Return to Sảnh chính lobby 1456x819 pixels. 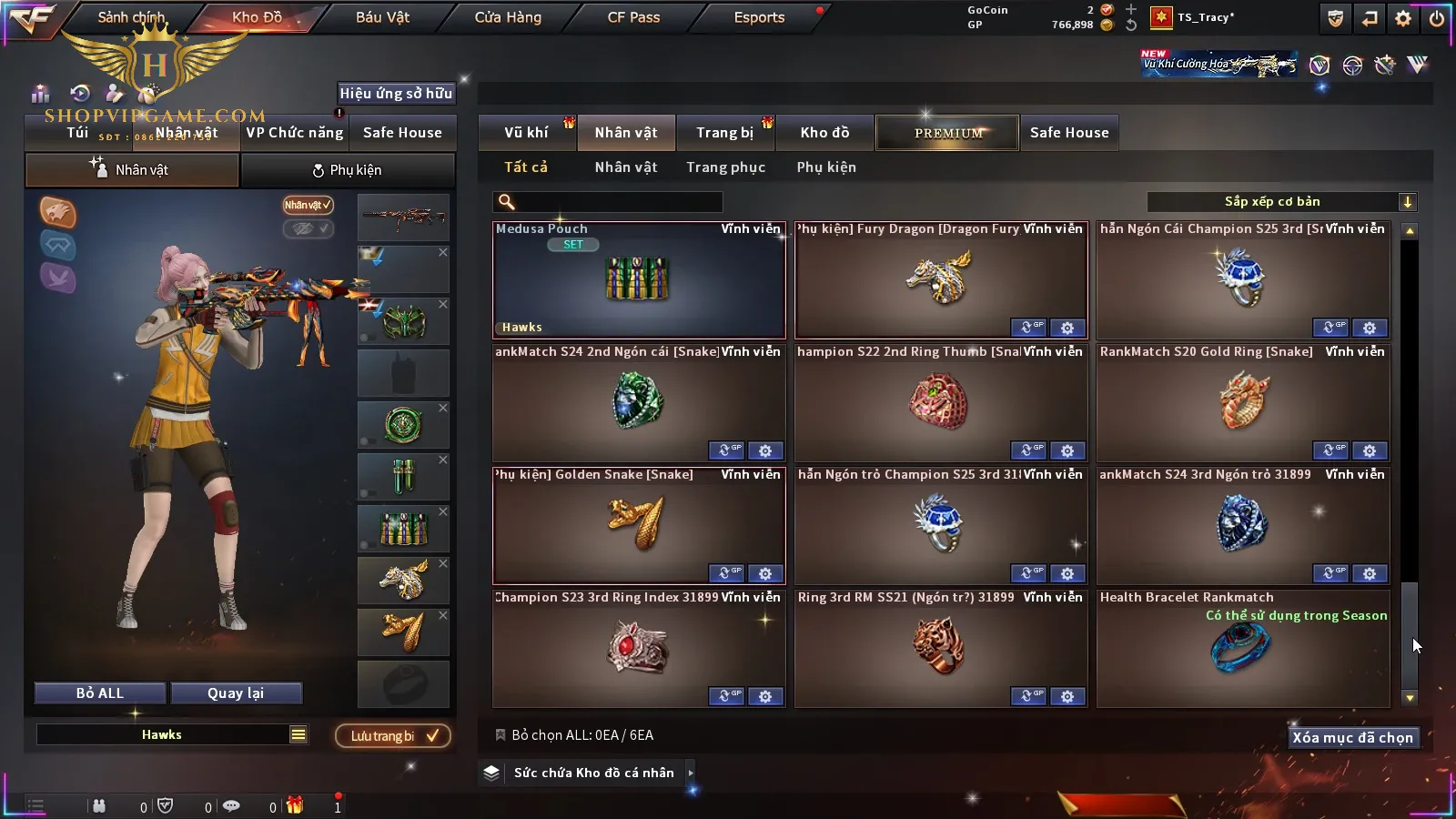click(131, 17)
